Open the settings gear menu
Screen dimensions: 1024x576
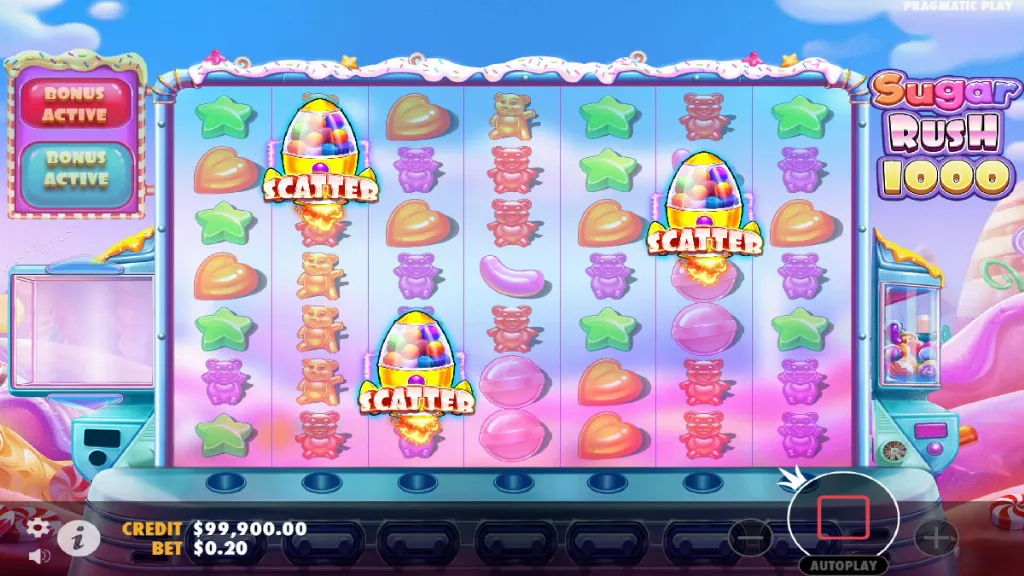38,527
